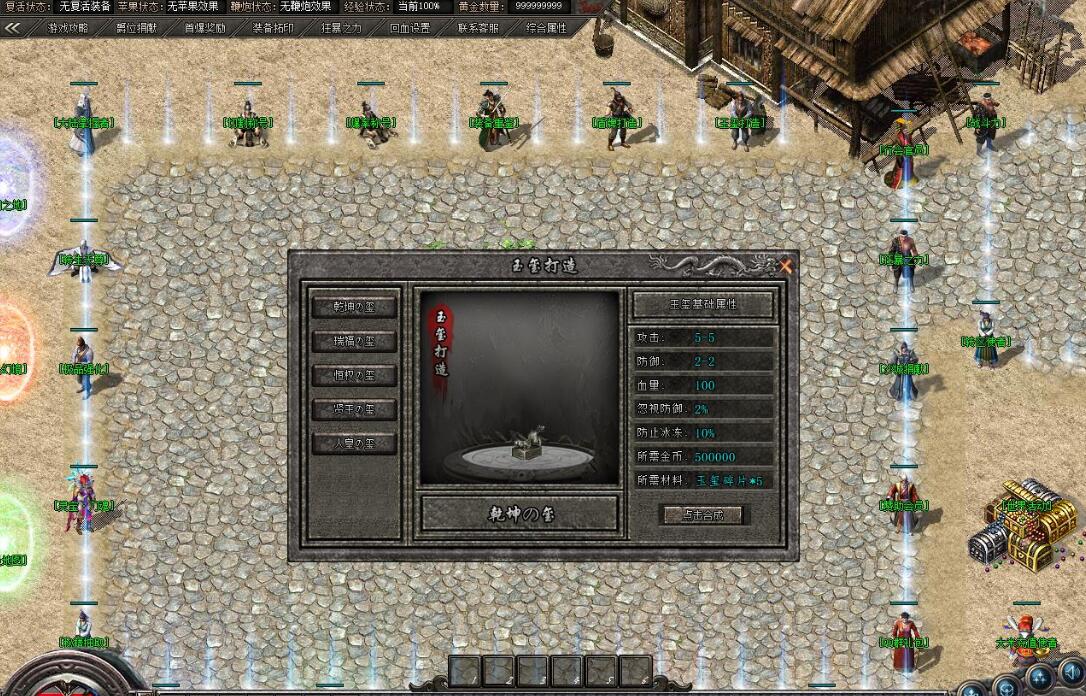
Task: Choose 人皇の玺 in the seal list
Action: 354,443
